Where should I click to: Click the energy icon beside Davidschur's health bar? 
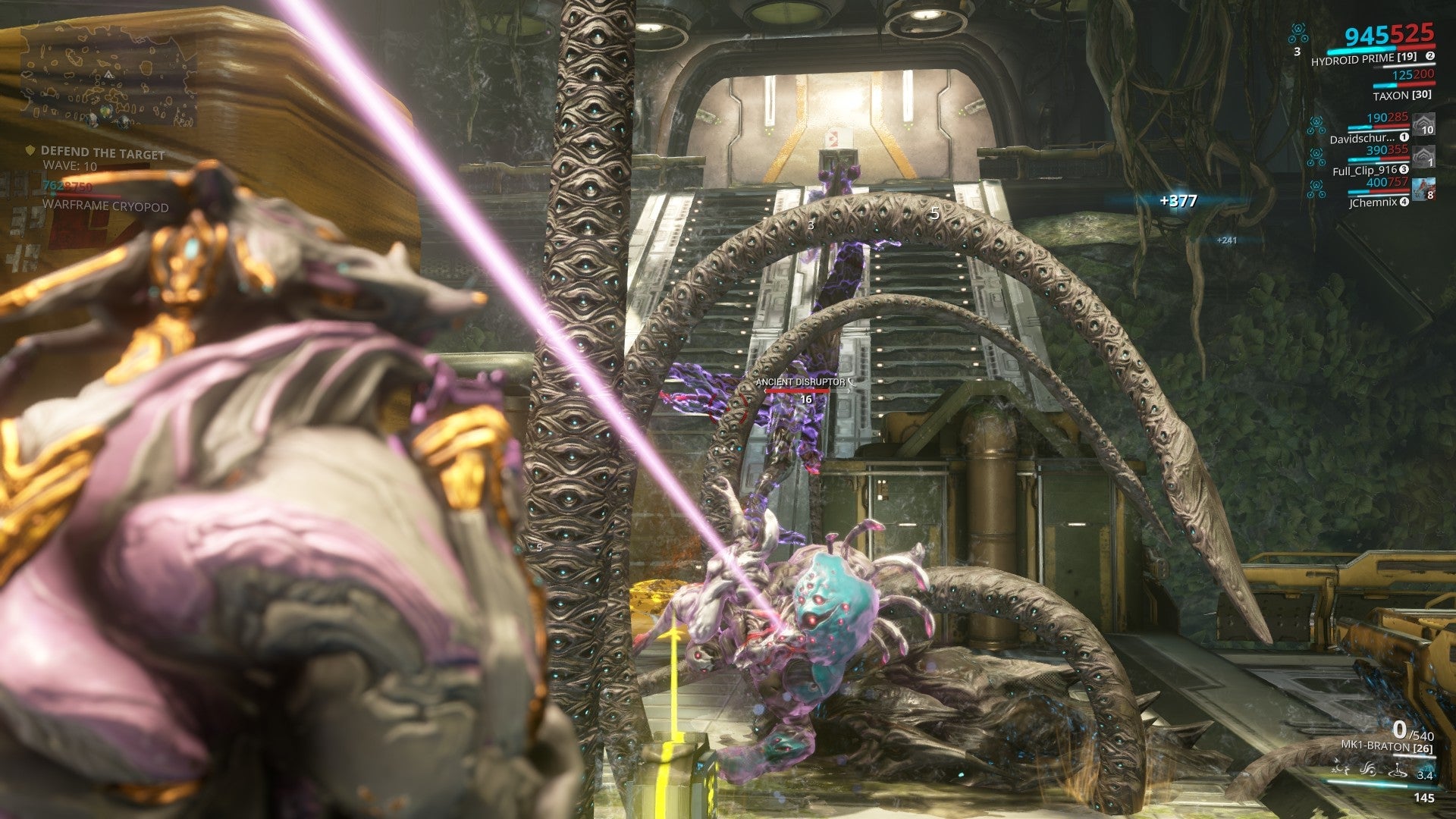tap(1316, 124)
